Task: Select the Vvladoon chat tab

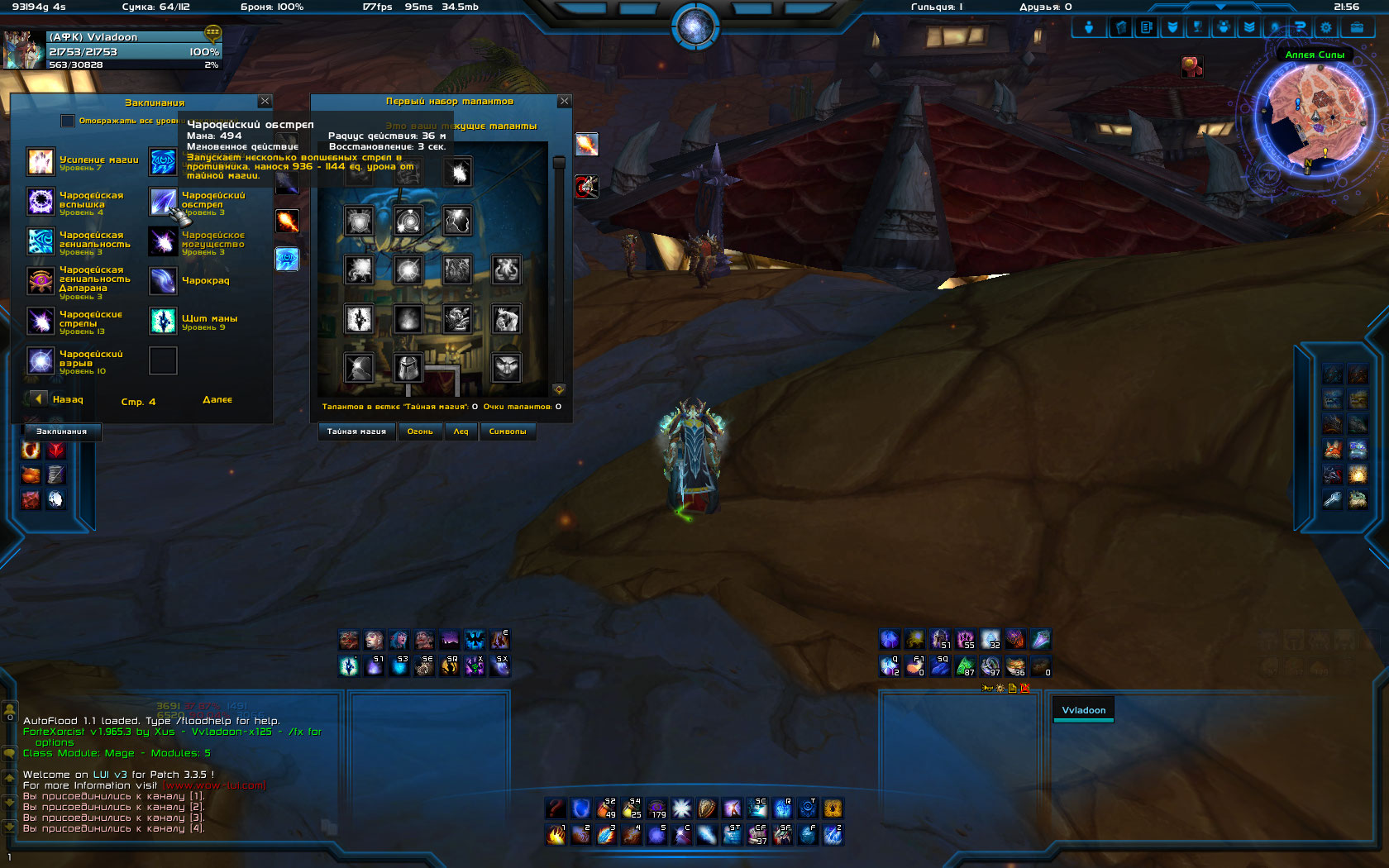Action: 1083,710
